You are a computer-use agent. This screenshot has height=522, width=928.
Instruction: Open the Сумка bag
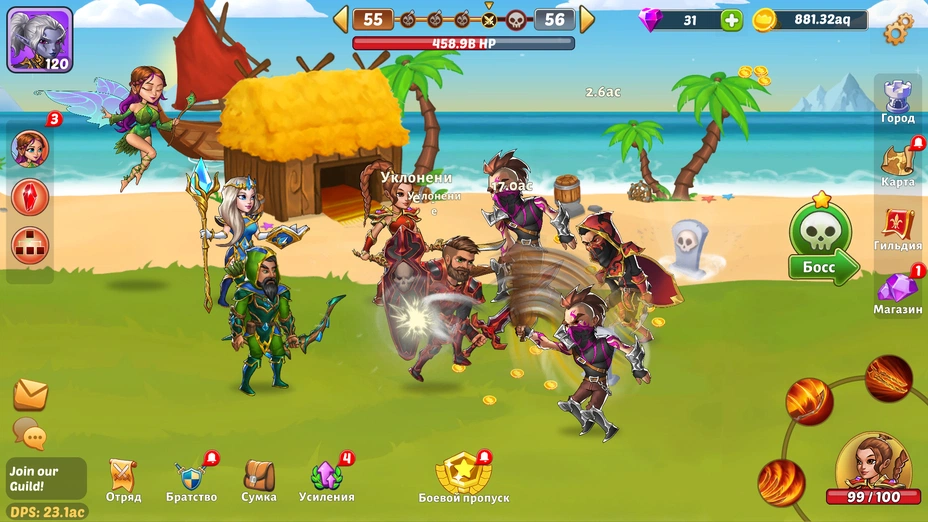pos(259,479)
